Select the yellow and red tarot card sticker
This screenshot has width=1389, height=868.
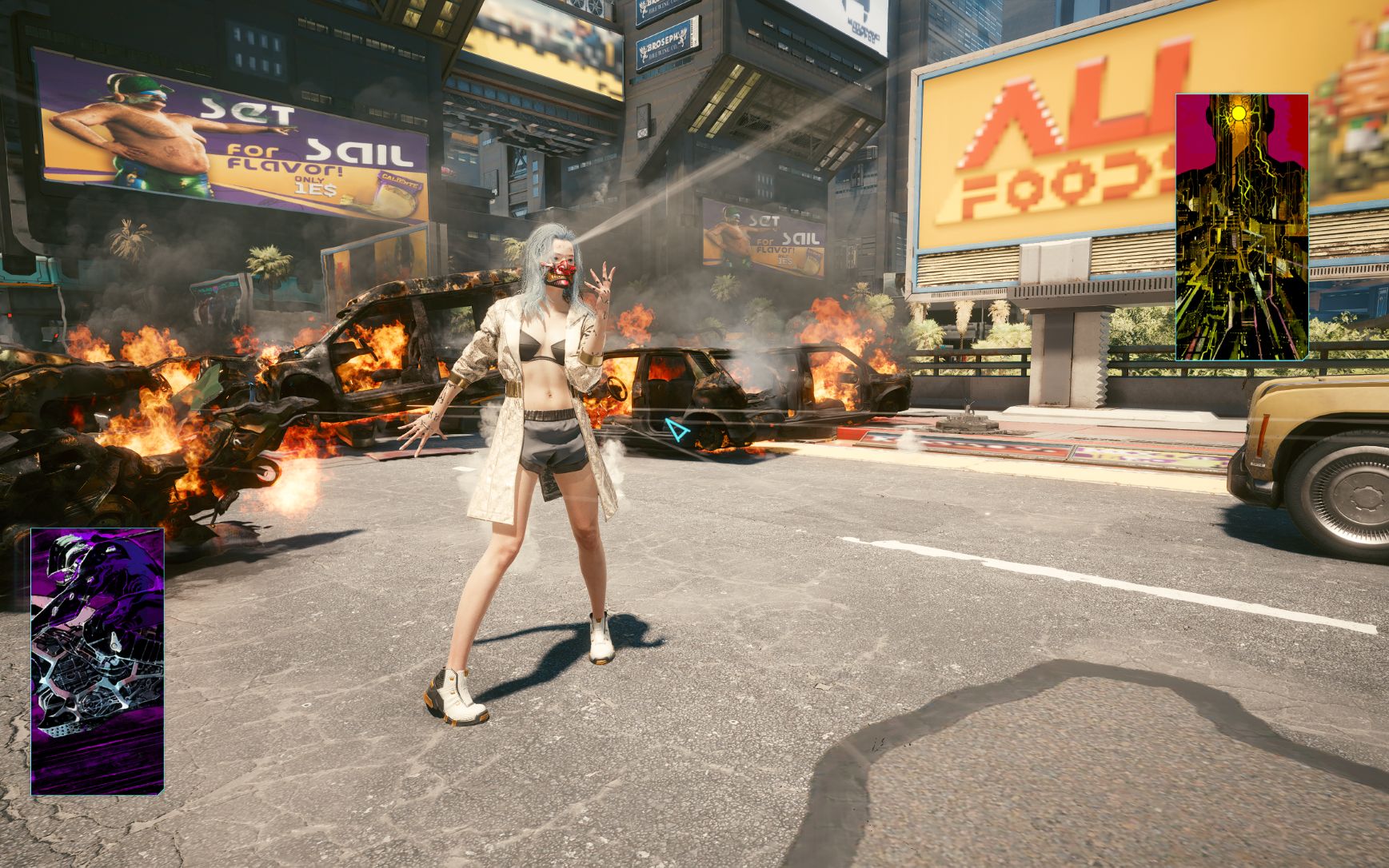(1241, 227)
